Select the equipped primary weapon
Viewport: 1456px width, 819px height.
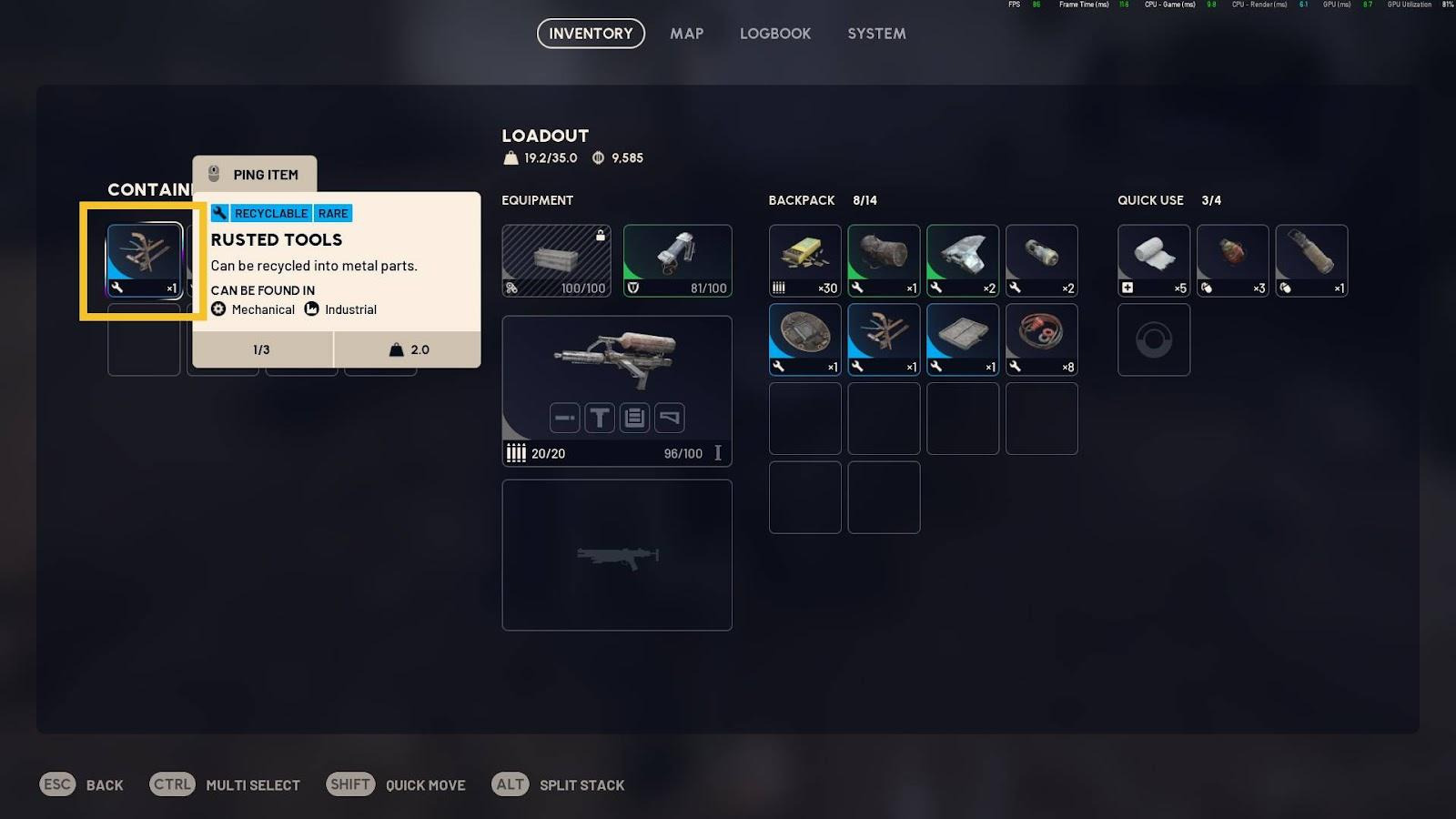(x=617, y=359)
